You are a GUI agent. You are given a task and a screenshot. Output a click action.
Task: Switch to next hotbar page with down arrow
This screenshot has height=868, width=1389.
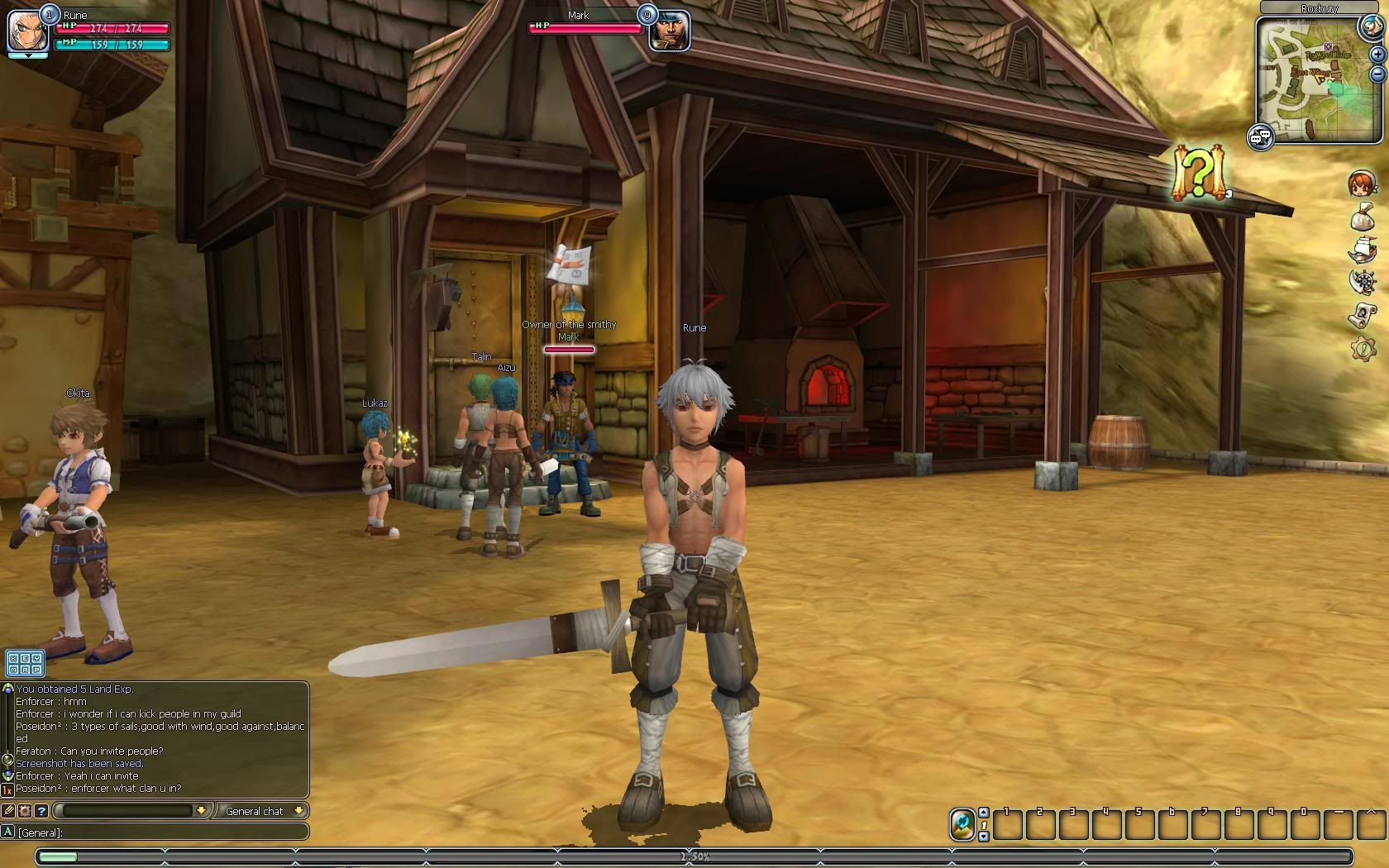984,837
